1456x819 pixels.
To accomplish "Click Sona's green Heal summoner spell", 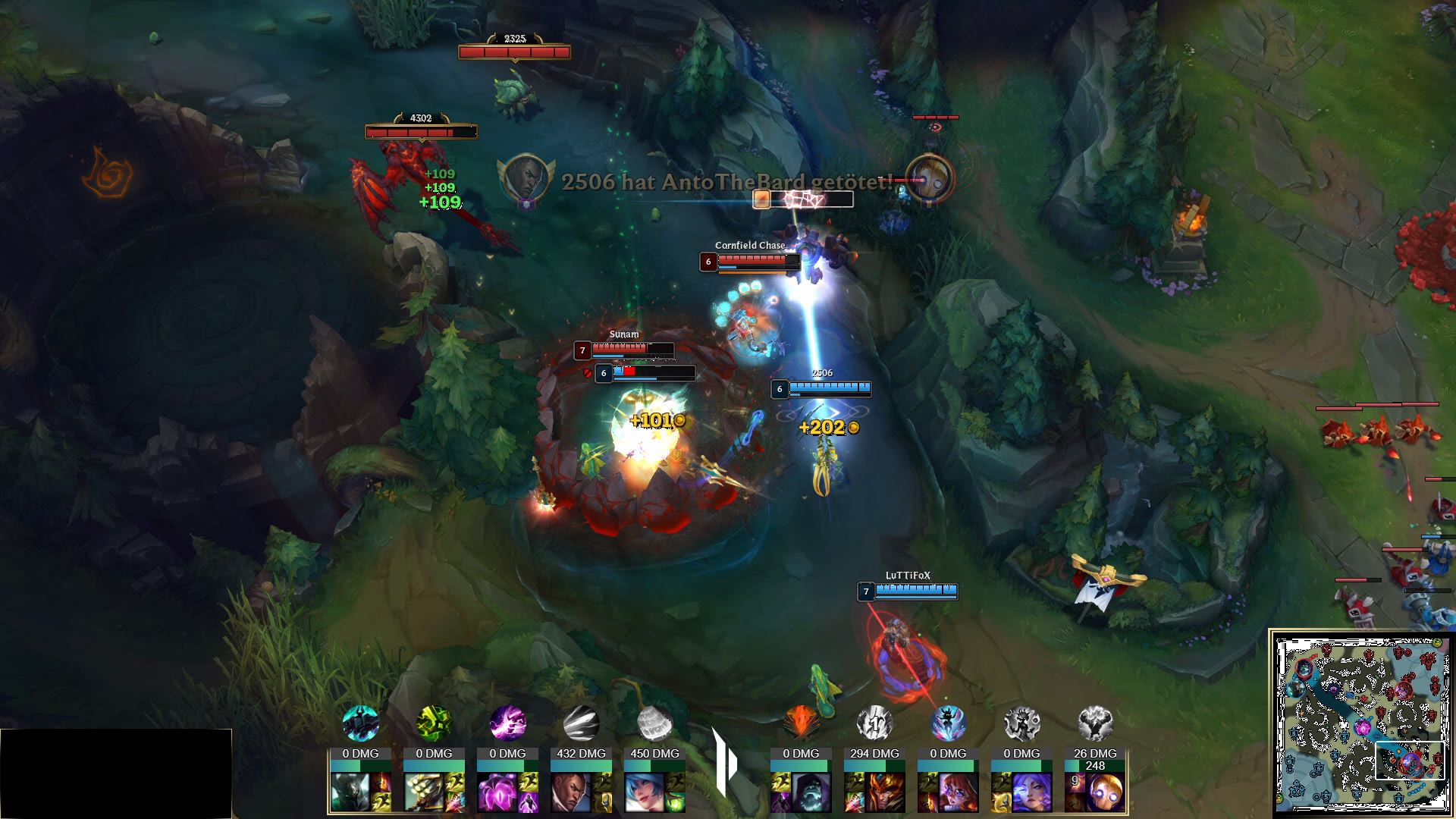I will point(675,802).
